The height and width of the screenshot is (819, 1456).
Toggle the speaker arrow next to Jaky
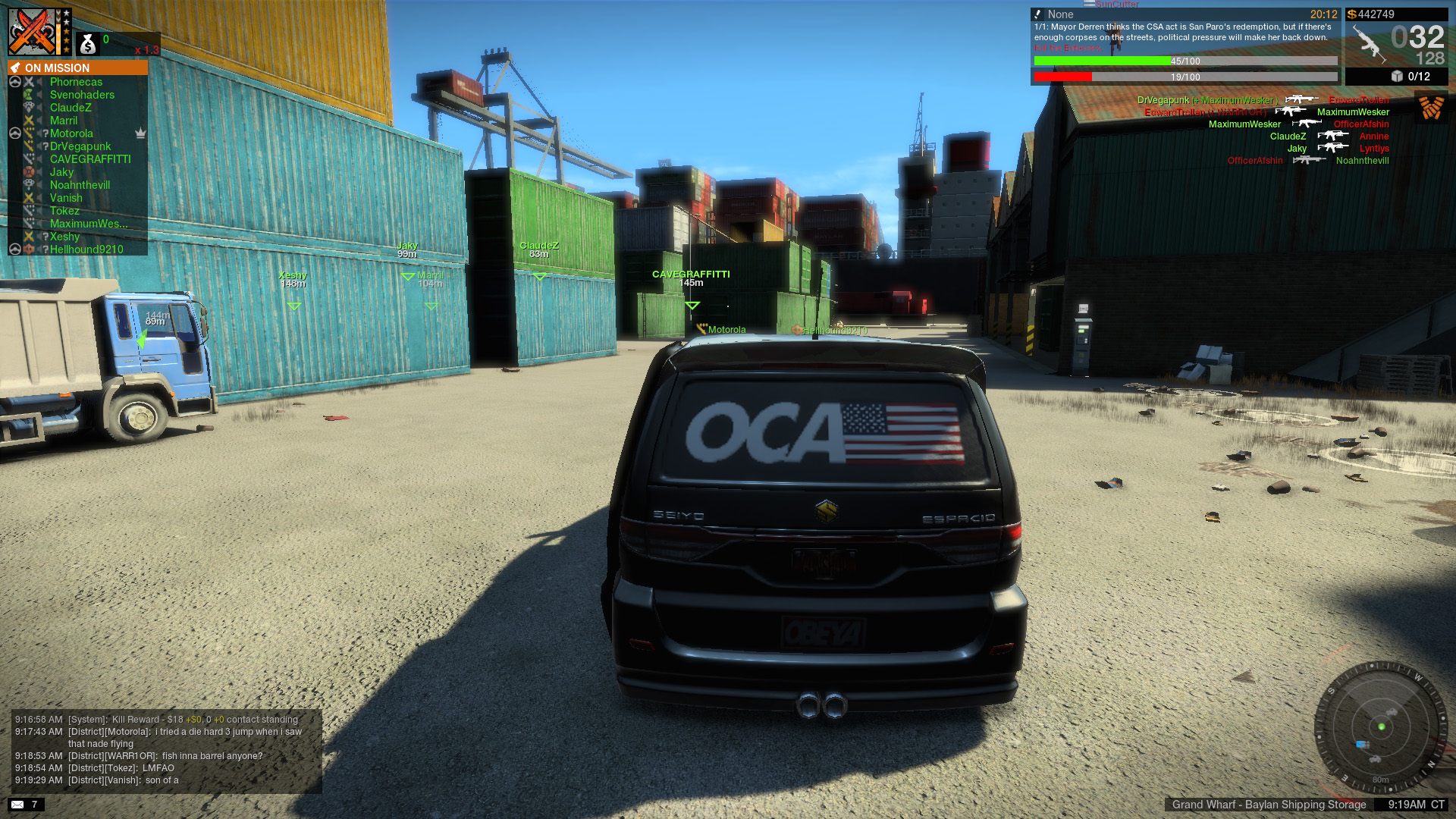[x=39, y=172]
